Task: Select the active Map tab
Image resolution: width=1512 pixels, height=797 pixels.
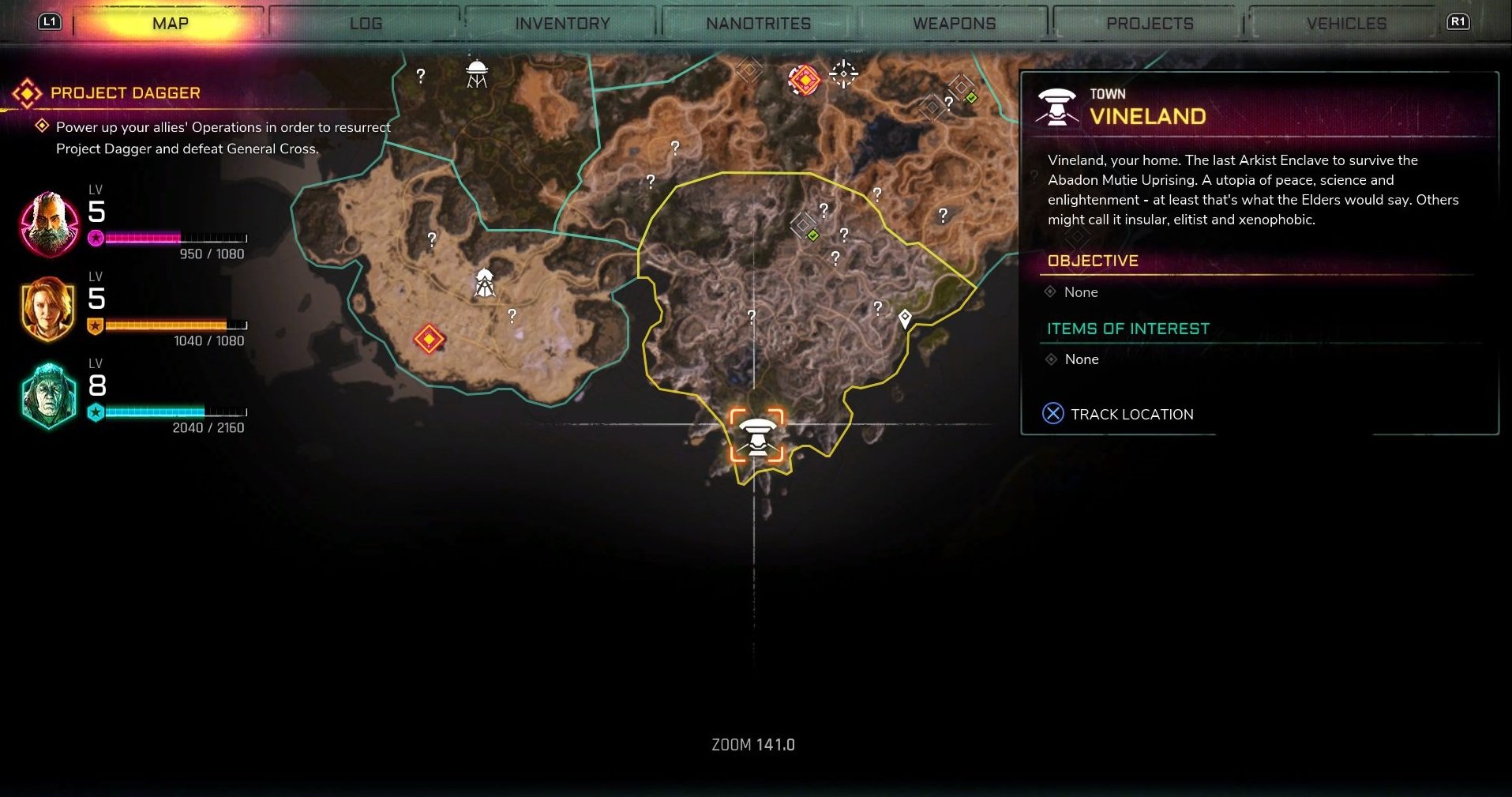Action: pos(170,24)
